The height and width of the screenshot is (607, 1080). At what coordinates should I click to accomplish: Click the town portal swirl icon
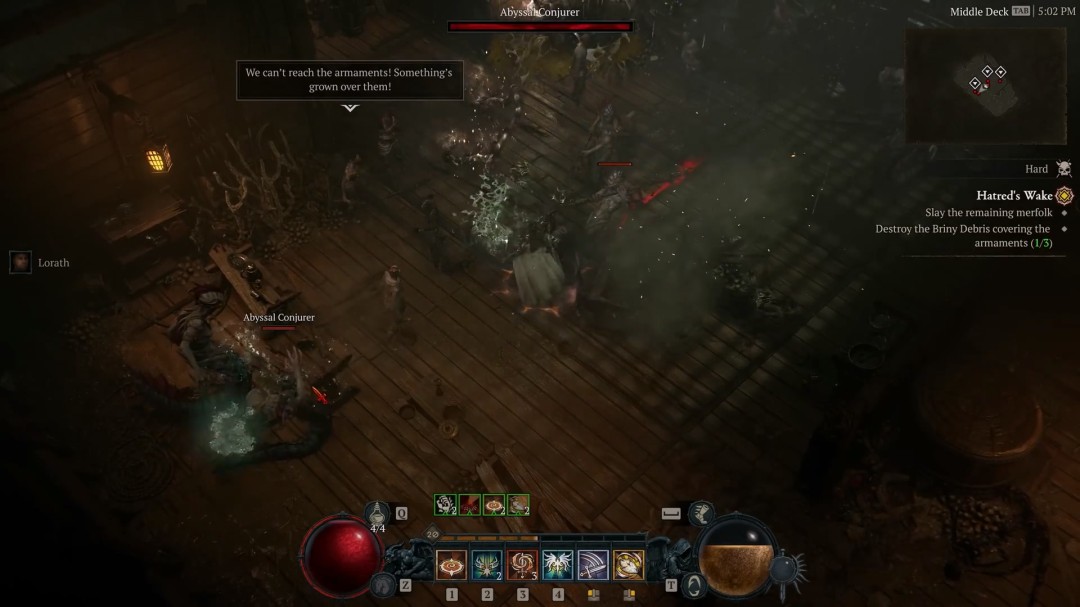(x=694, y=586)
